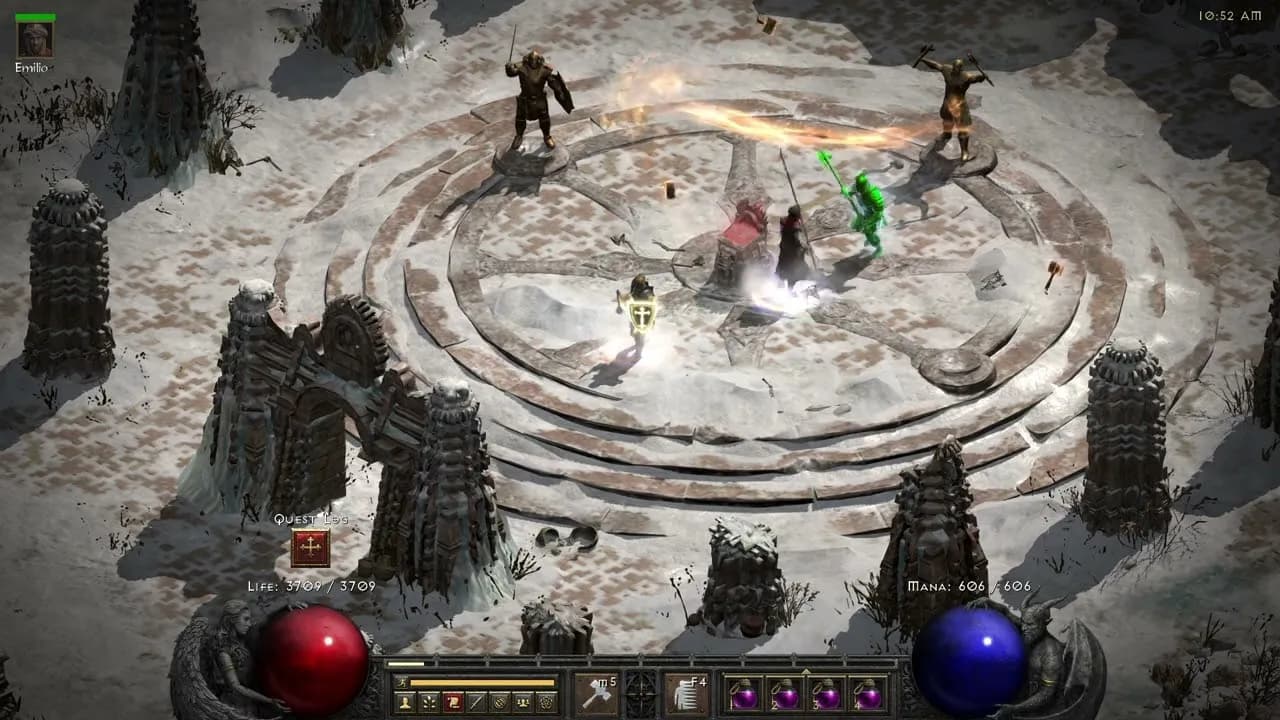
Task: Drink the rejuvenation potion in belt slot 4
Action: tap(870, 694)
